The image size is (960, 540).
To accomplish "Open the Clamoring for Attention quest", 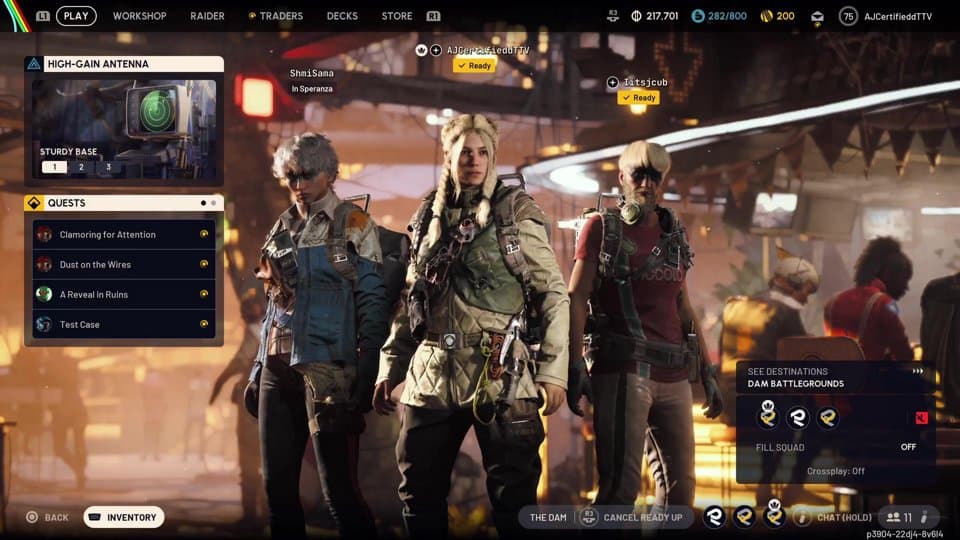I will pyautogui.click(x=124, y=235).
